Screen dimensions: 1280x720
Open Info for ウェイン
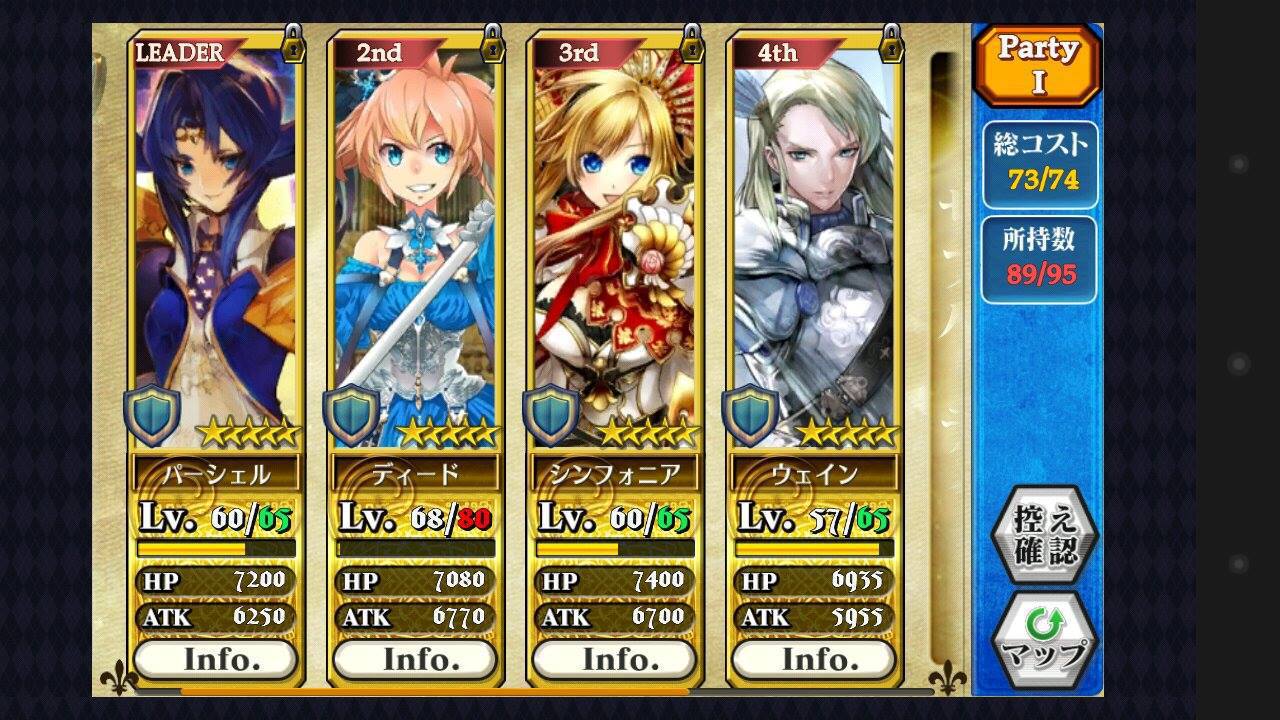pyautogui.click(x=813, y=659)
